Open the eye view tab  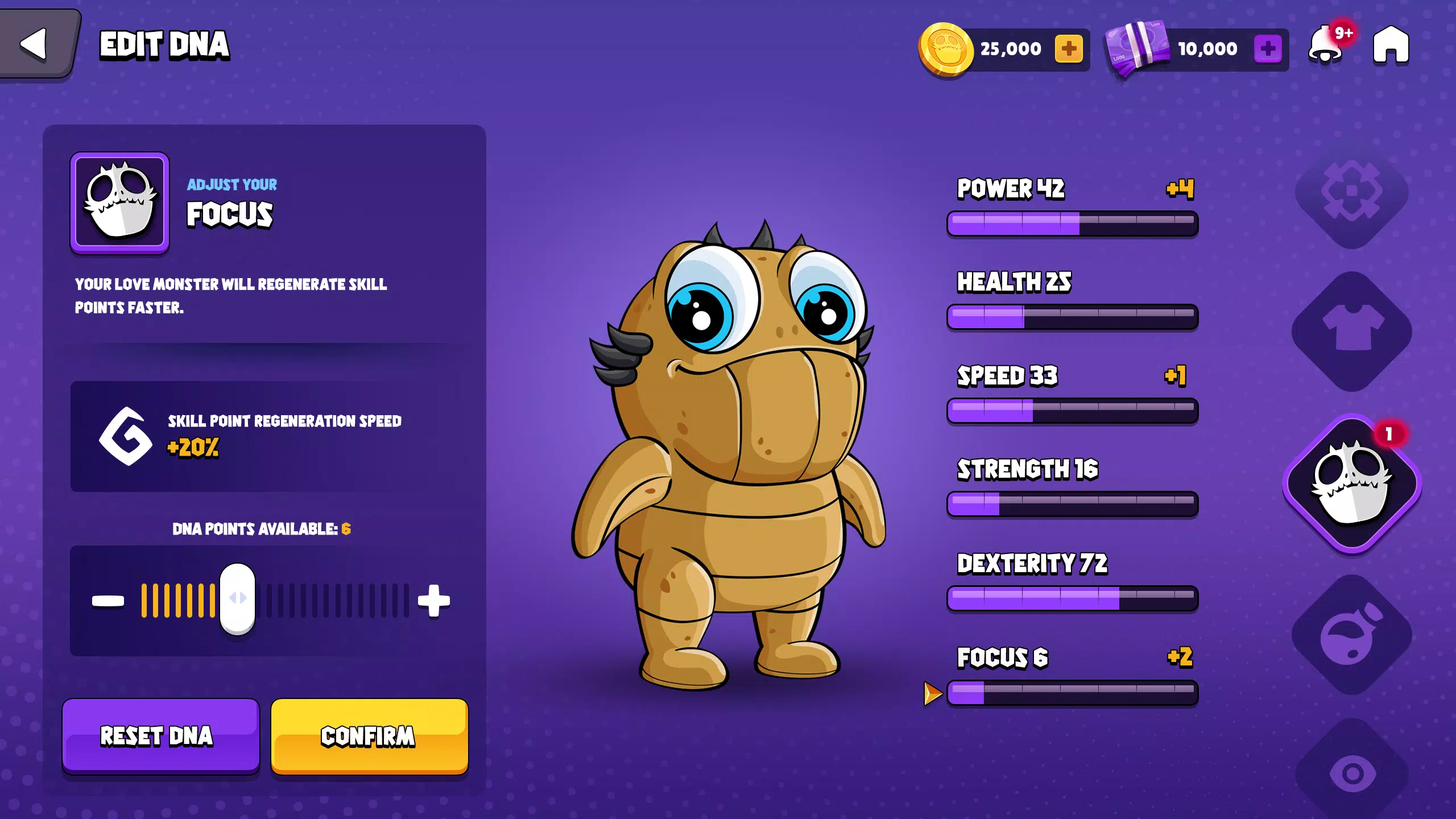(x=1352, y=773)
